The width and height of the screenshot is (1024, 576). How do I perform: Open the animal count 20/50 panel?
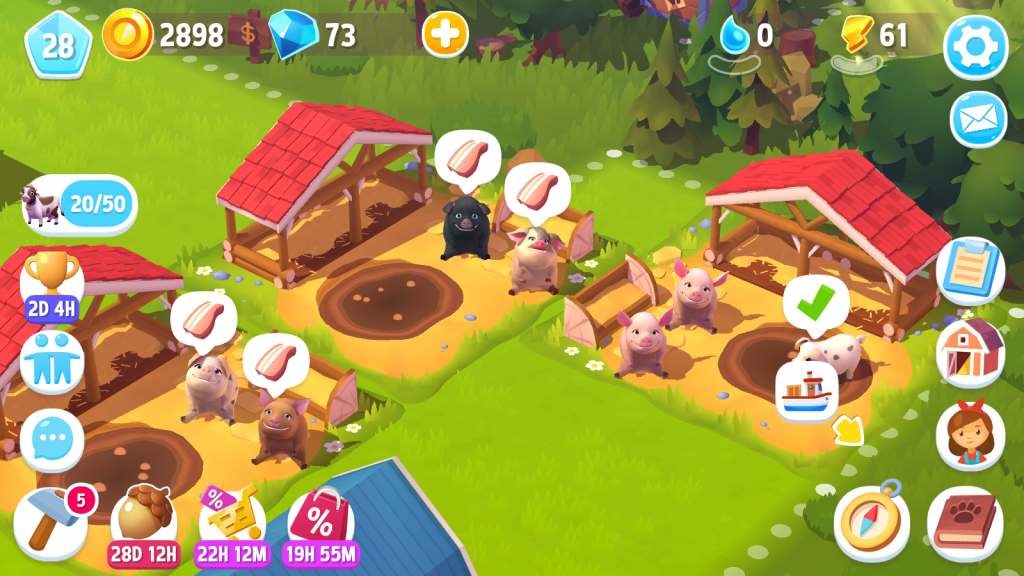coord(79,205)
